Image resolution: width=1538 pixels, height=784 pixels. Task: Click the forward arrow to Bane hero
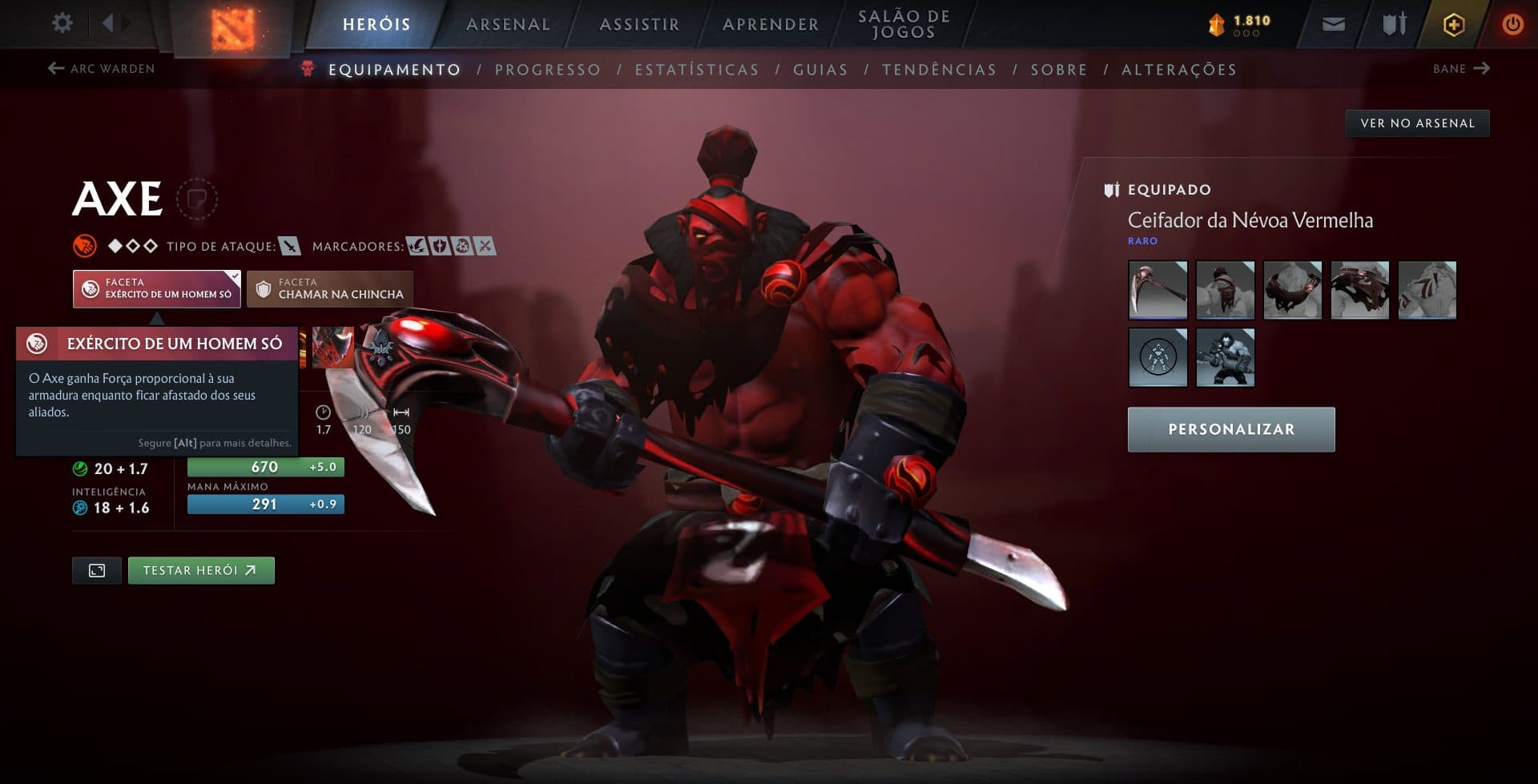point(1483,69)
